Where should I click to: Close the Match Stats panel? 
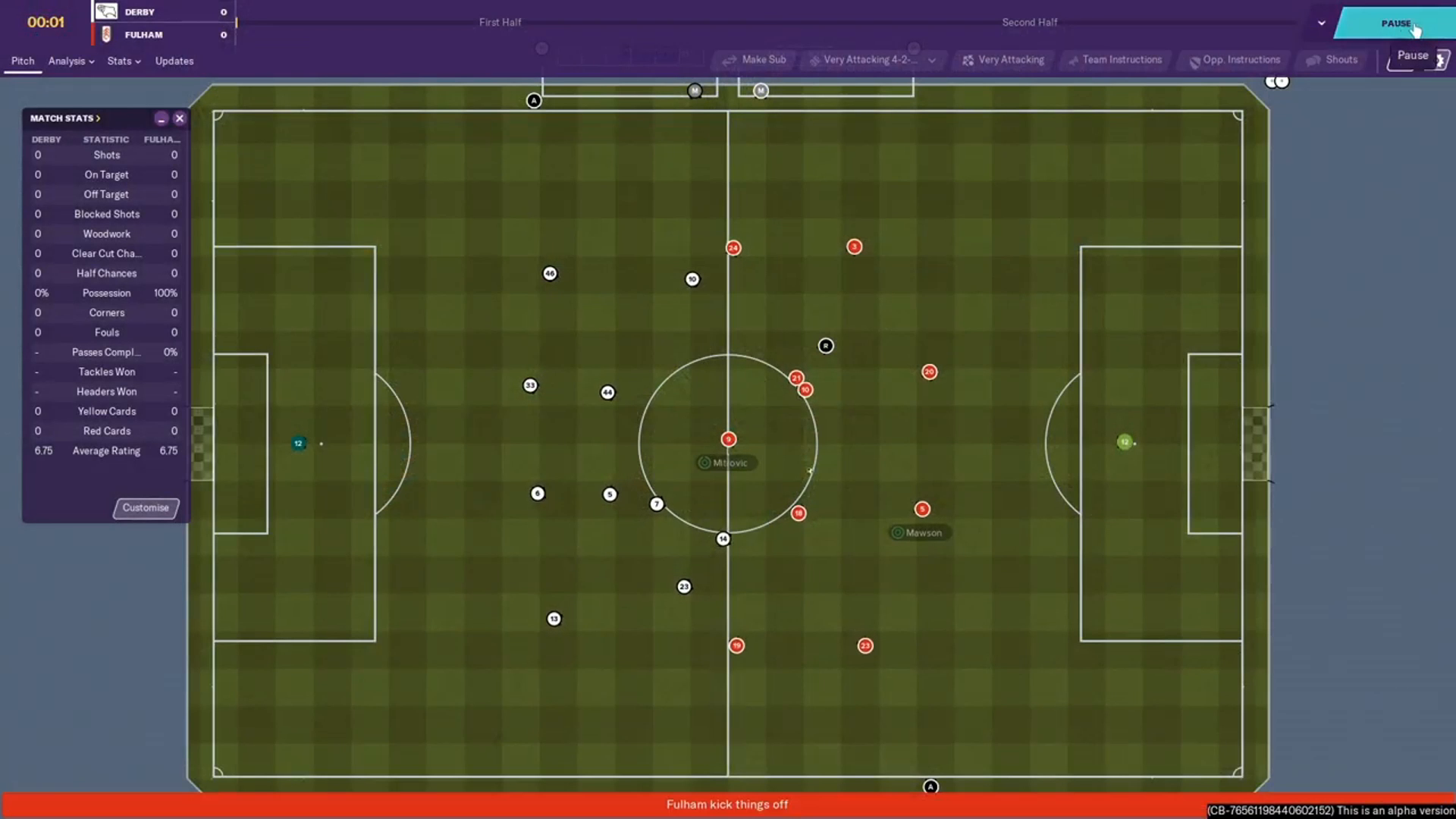click(x=180, y=118)
